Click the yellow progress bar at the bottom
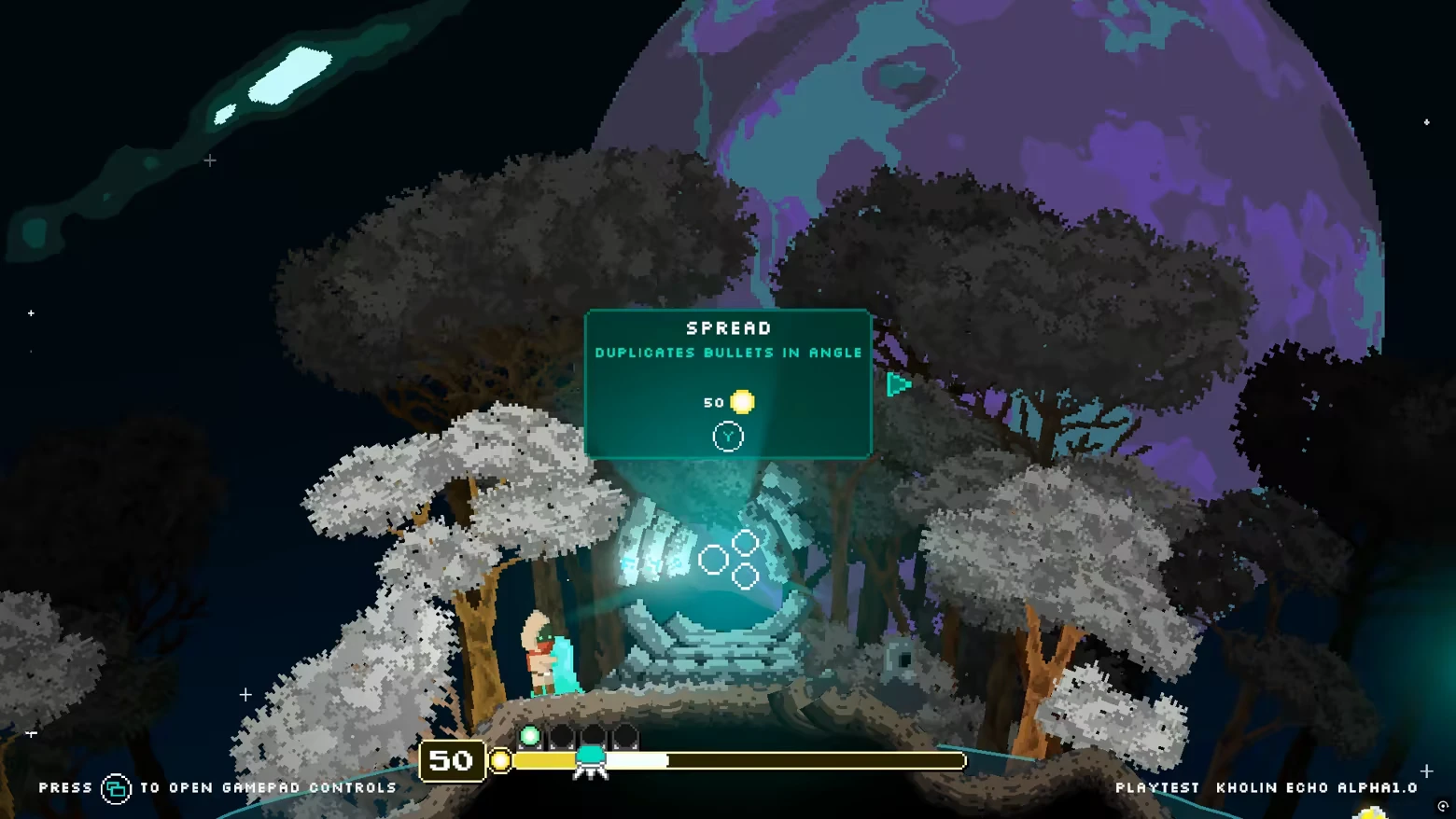Image resolution: width=1456 pixels, height=819 pixels. 546,761
